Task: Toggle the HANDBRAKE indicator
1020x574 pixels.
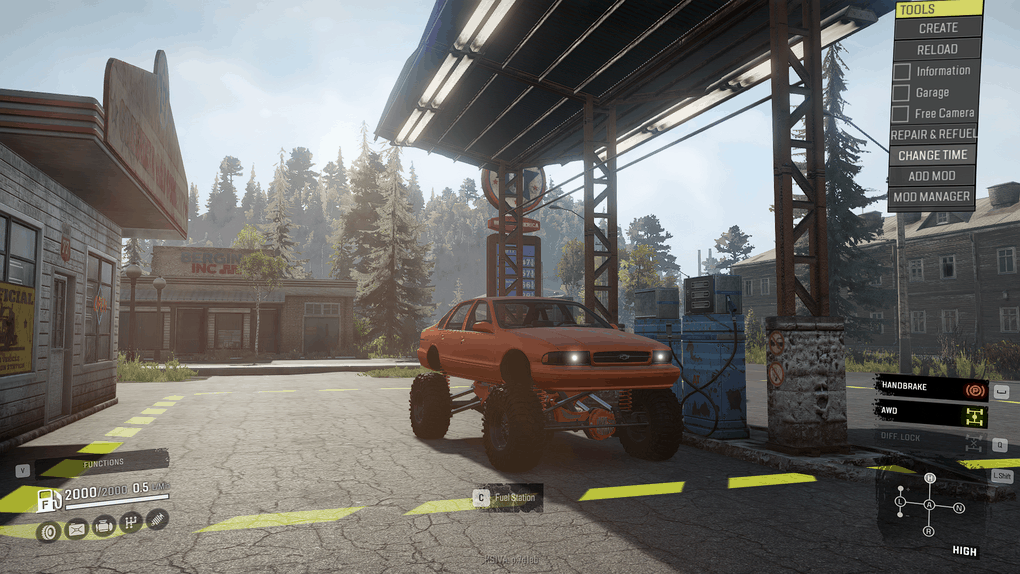Action: click(x=931, y=388)
